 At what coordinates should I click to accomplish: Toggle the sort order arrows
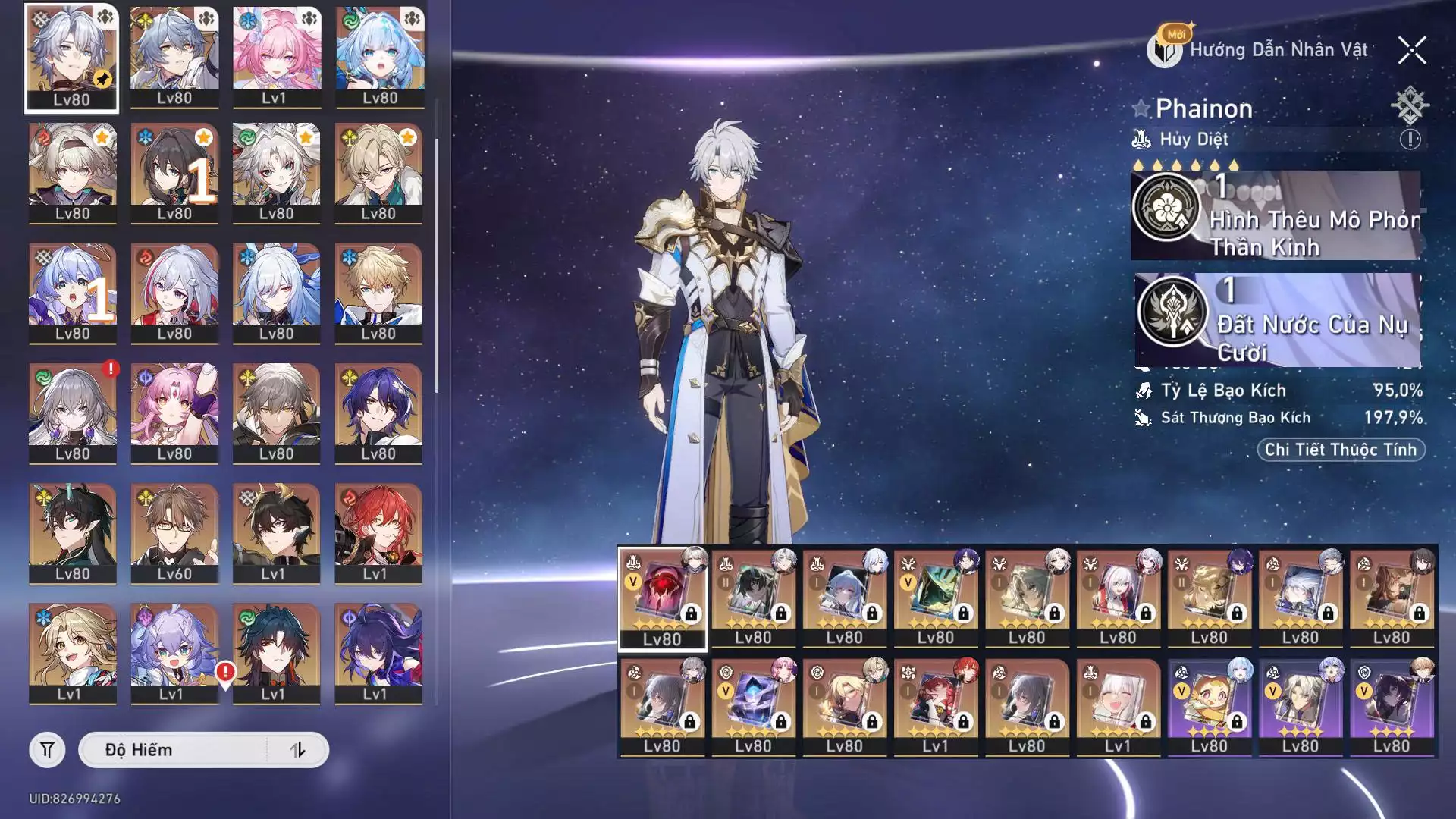coord(298,750)
